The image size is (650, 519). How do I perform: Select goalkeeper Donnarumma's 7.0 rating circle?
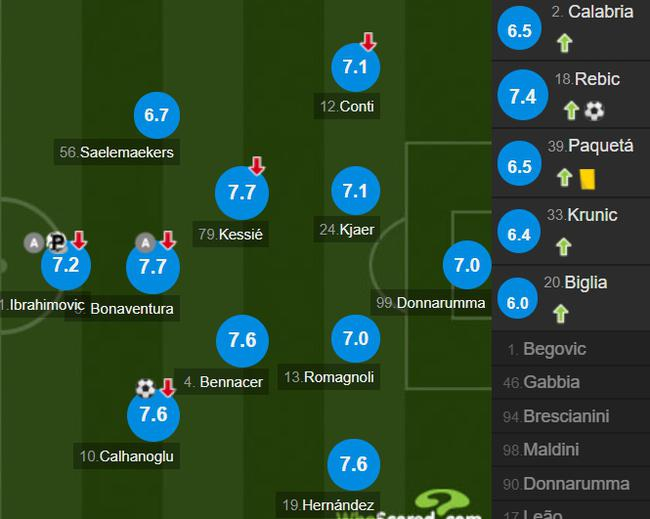(468, 266)
